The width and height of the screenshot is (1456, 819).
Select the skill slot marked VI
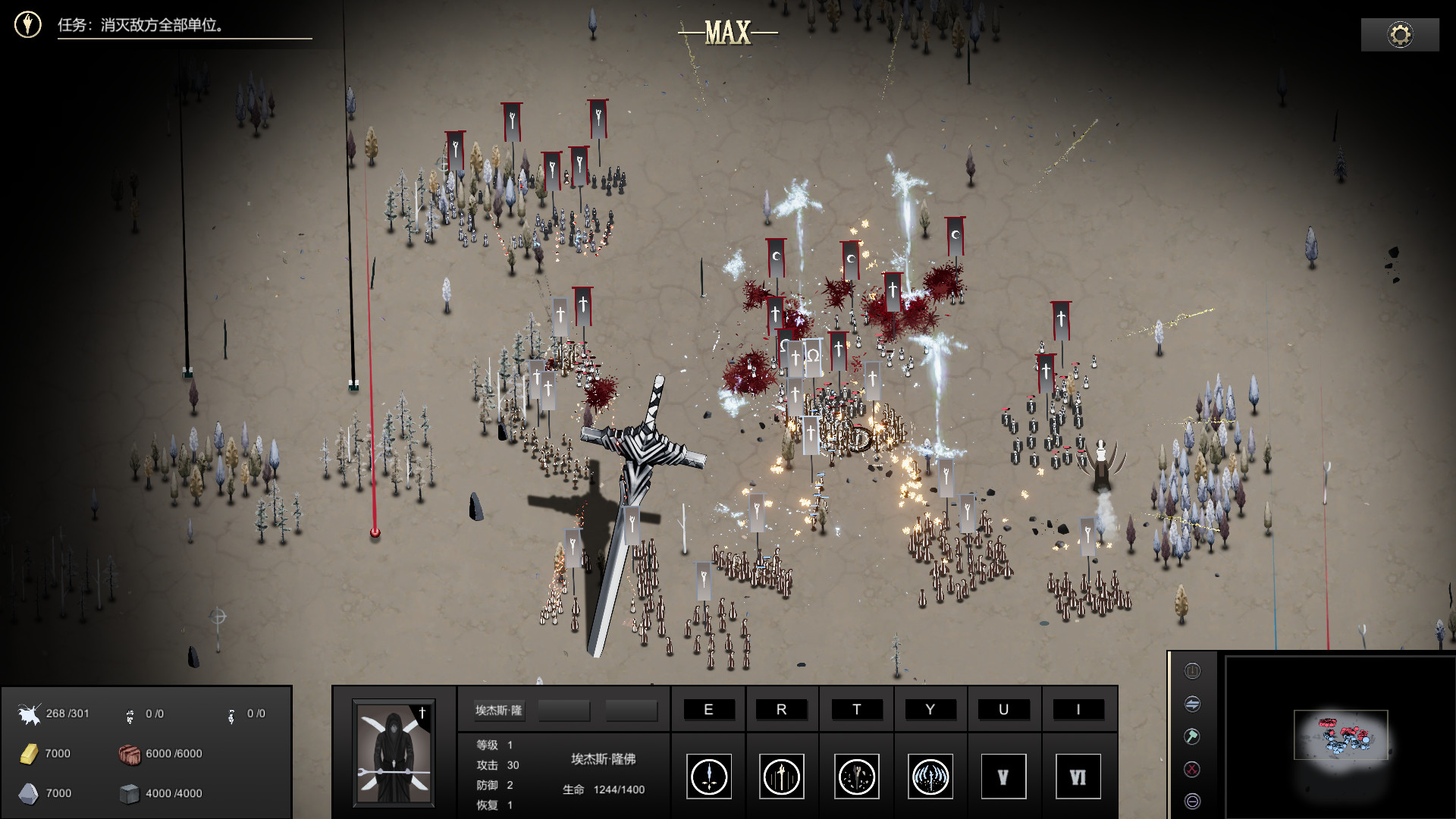click(x=1078, y=777)
